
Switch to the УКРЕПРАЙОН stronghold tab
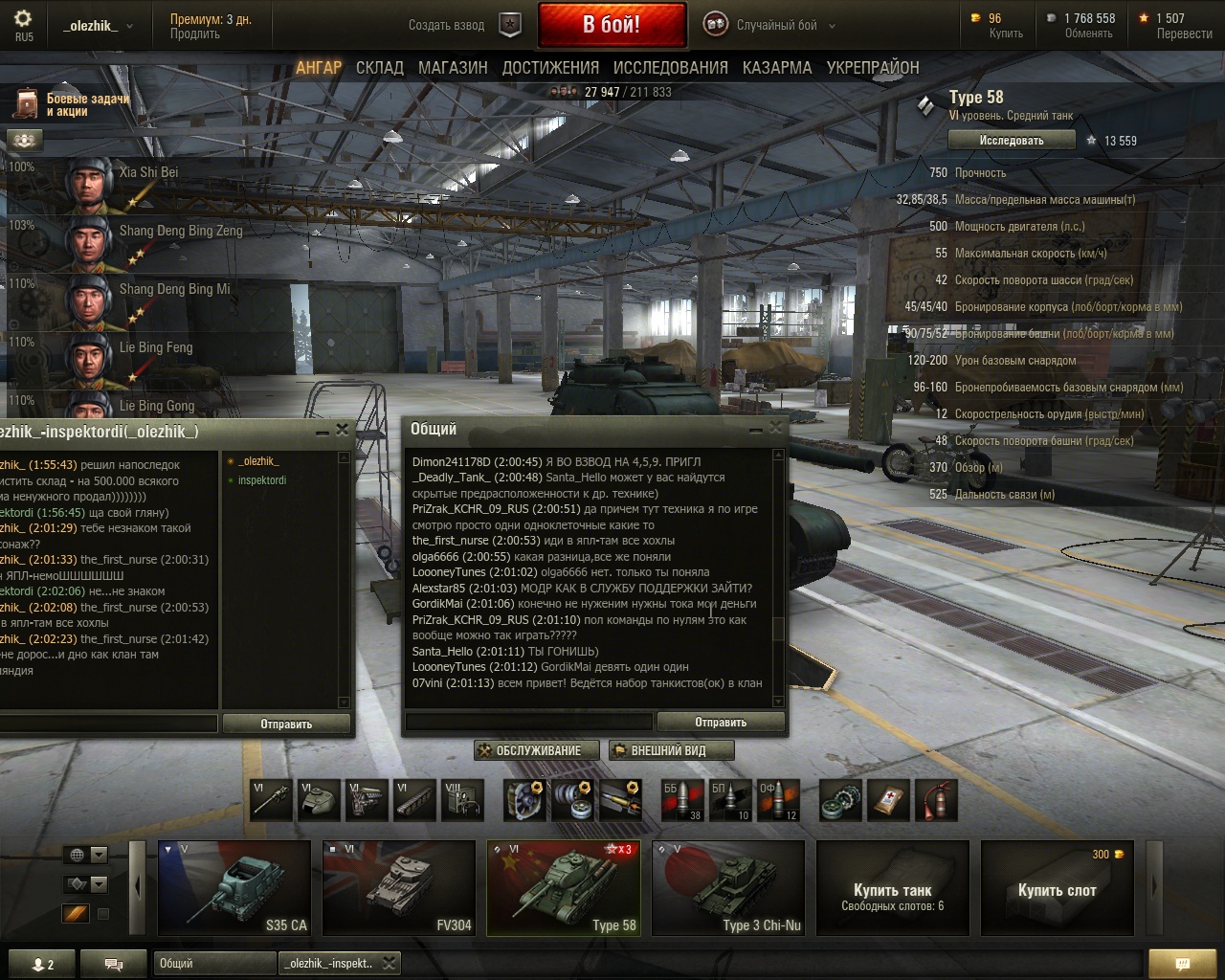coord(872,68)
